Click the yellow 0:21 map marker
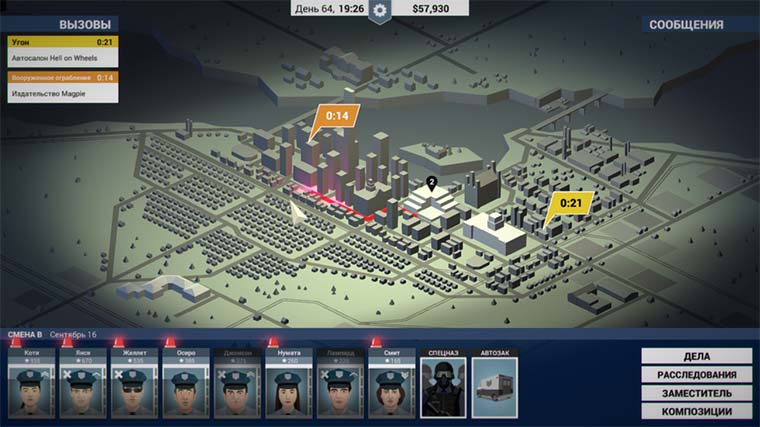Image resolution: width=760 pixels, height=427 pixels. [570, 204]
